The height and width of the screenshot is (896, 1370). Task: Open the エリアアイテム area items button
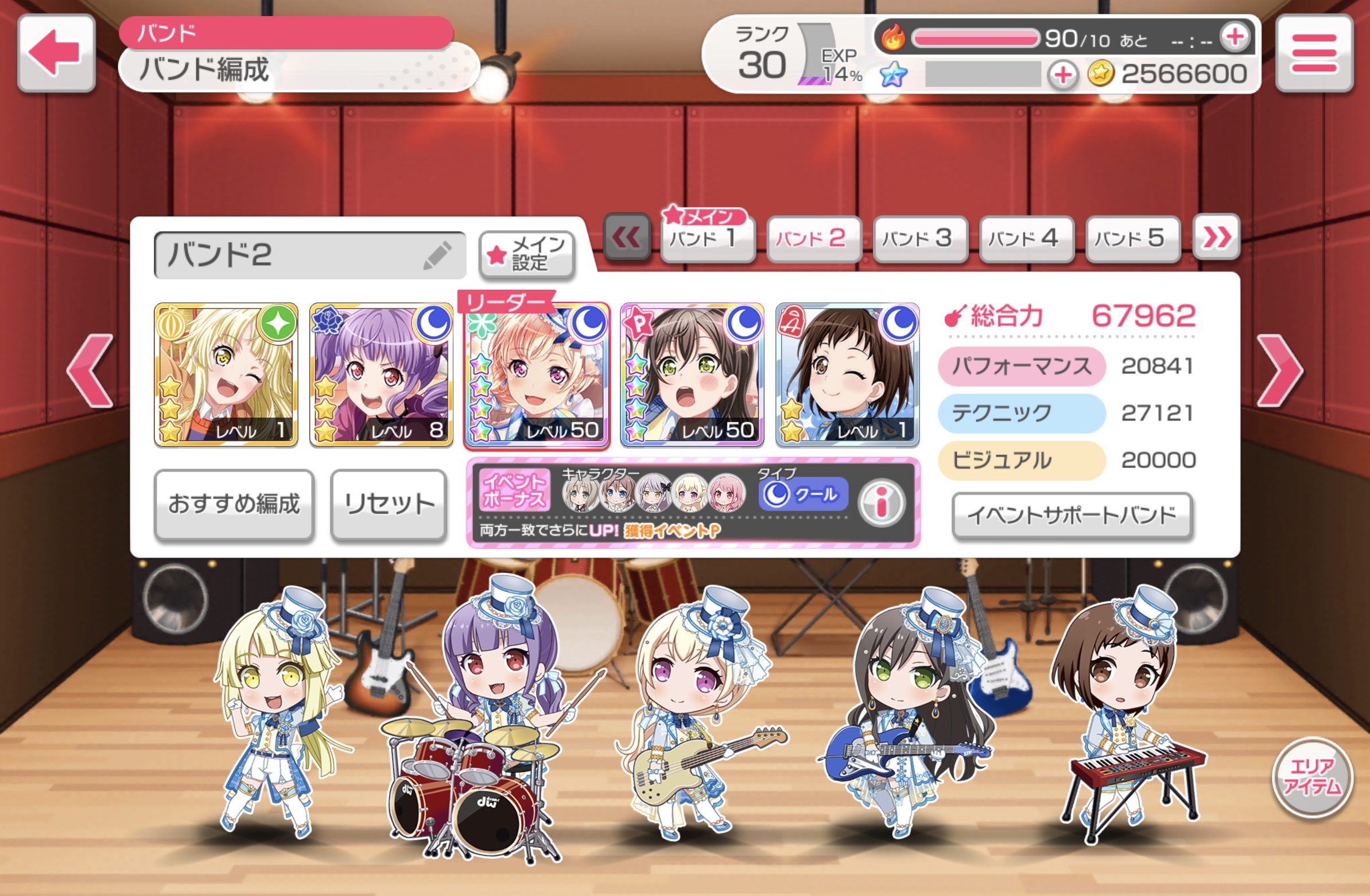click(x=1311, y=777)
